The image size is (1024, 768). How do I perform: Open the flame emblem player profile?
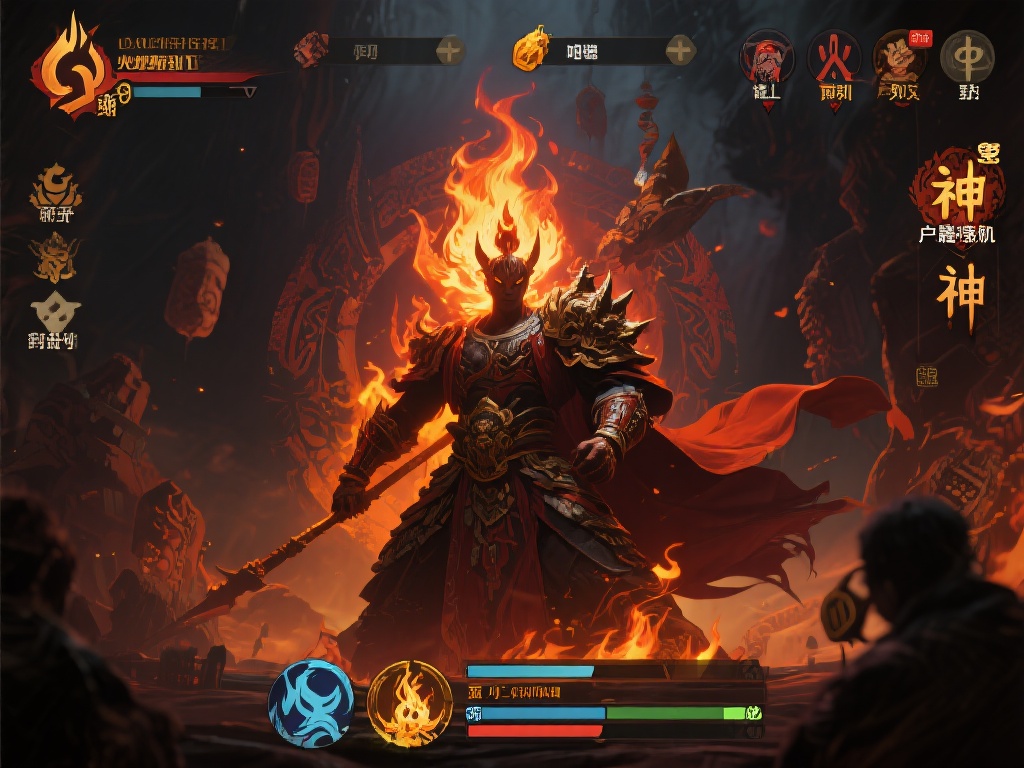point(70,70)
